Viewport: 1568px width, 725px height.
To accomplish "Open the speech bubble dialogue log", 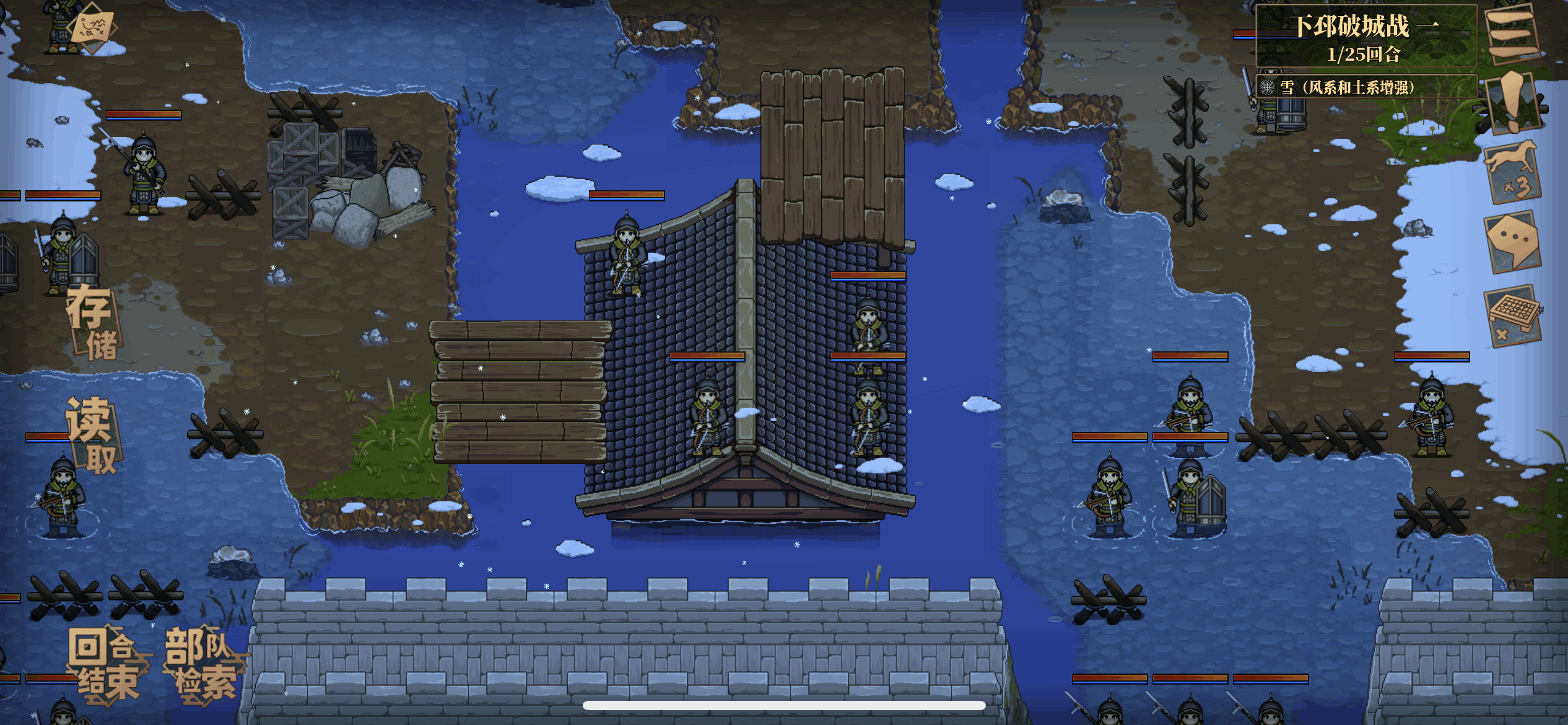I will click(x=1512, y=240).
